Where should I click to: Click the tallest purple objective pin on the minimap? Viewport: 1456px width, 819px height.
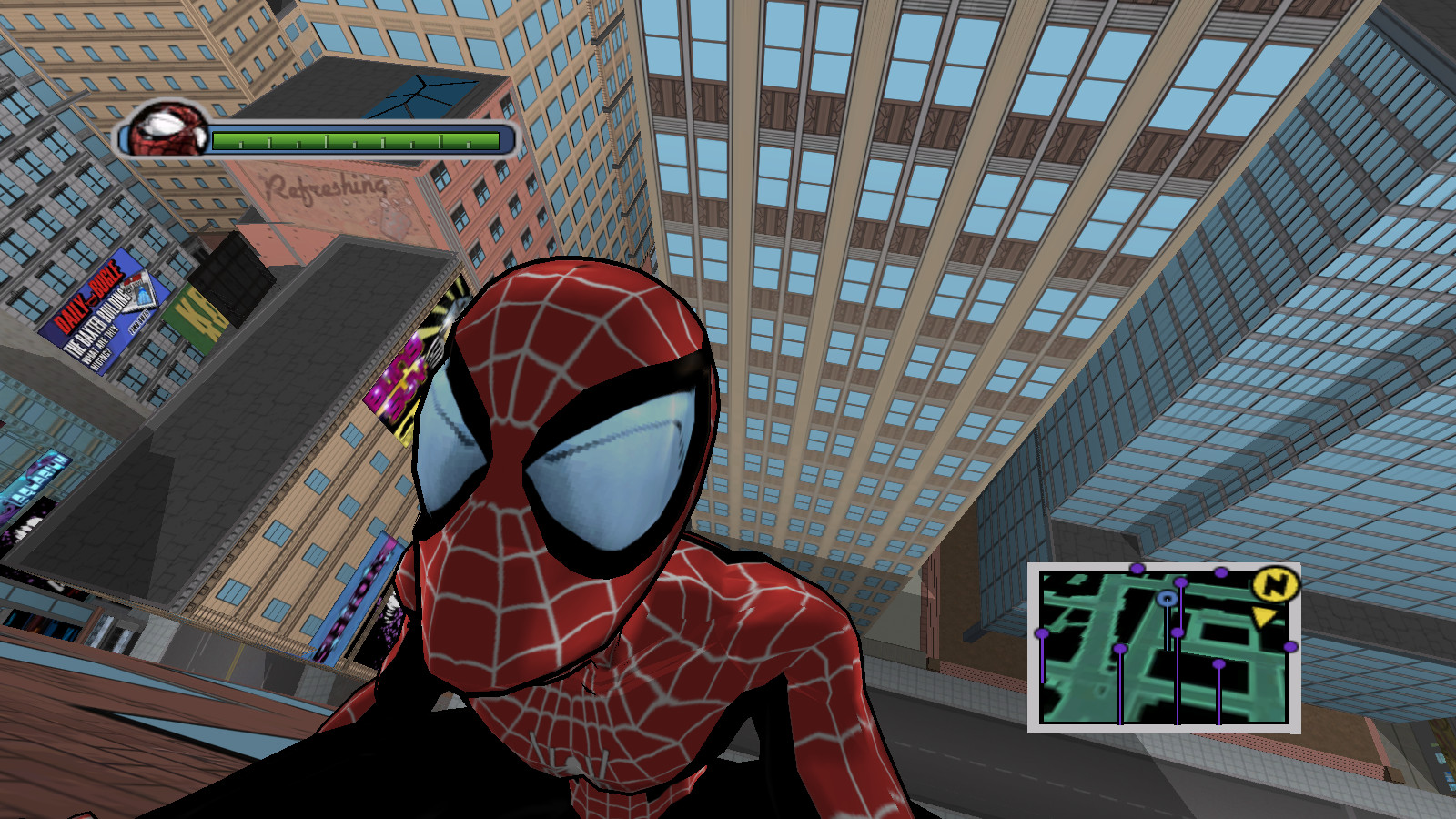(x=1181, y=583)
